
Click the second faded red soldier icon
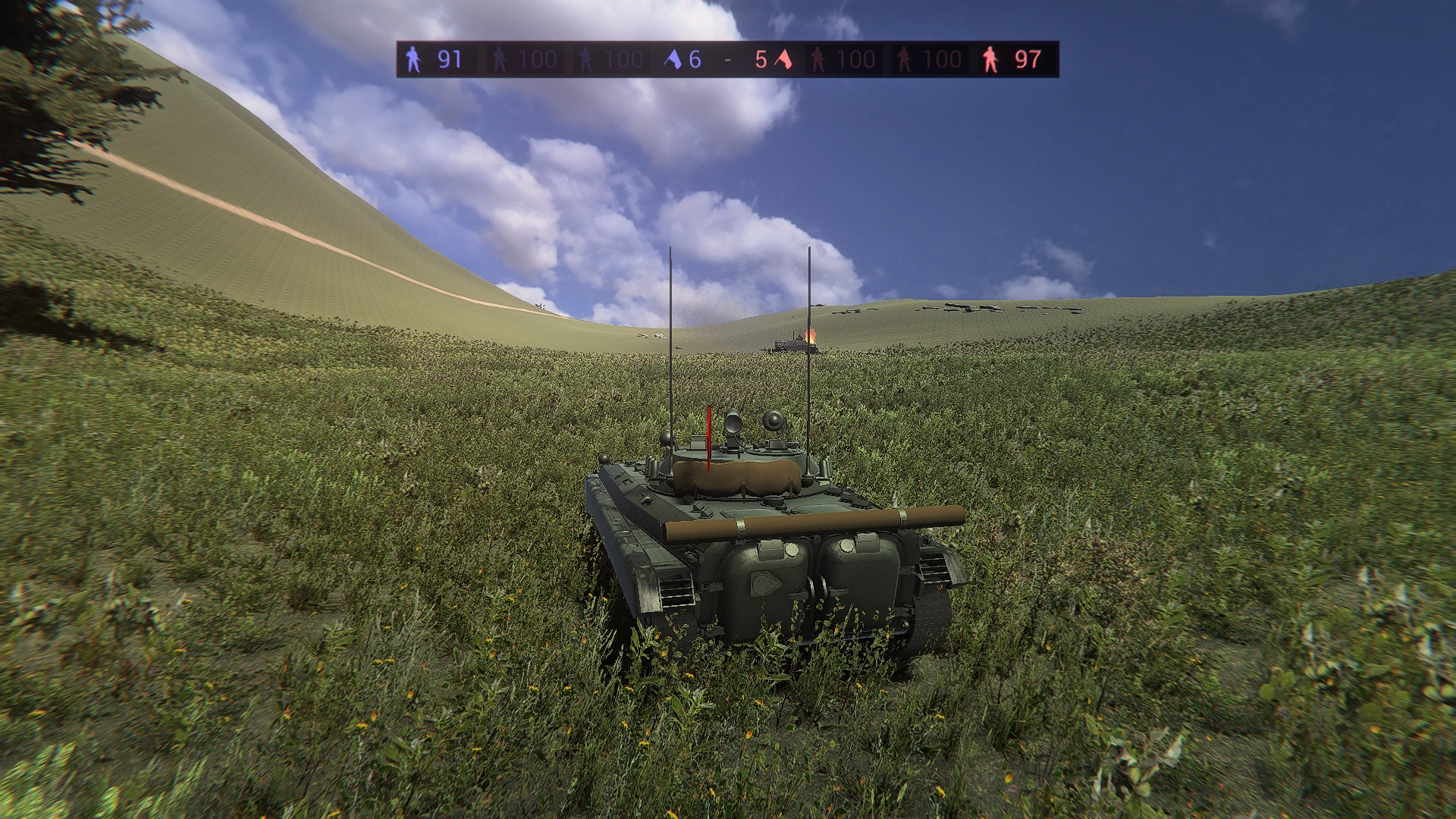coord(902,59)
